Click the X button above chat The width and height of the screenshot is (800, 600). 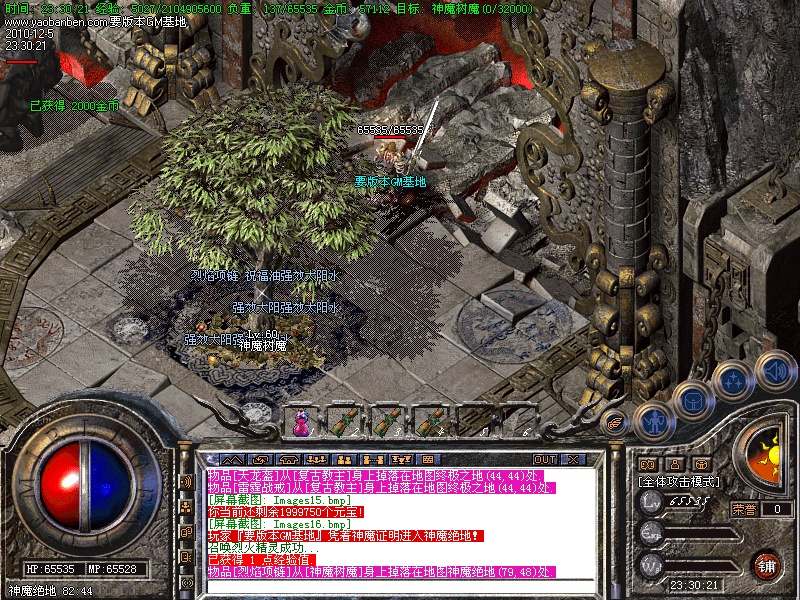click(x=574, y=459)
